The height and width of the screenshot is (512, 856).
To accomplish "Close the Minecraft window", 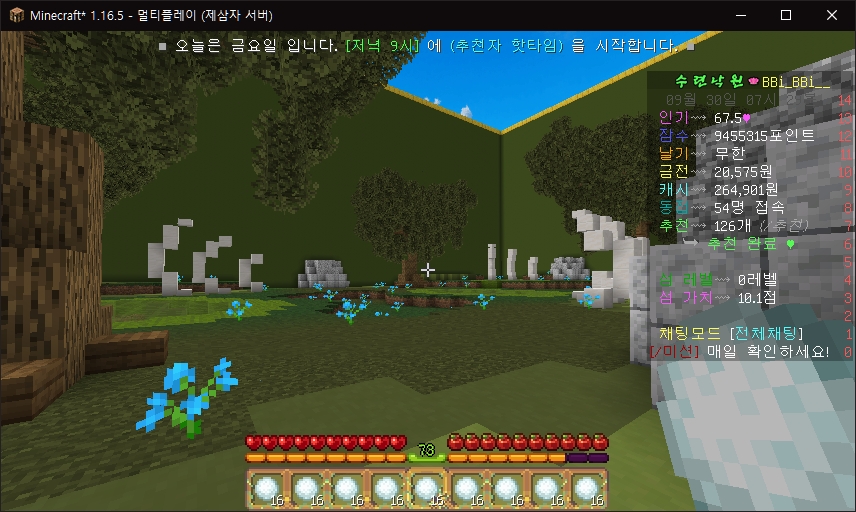I will coord(832,15).
